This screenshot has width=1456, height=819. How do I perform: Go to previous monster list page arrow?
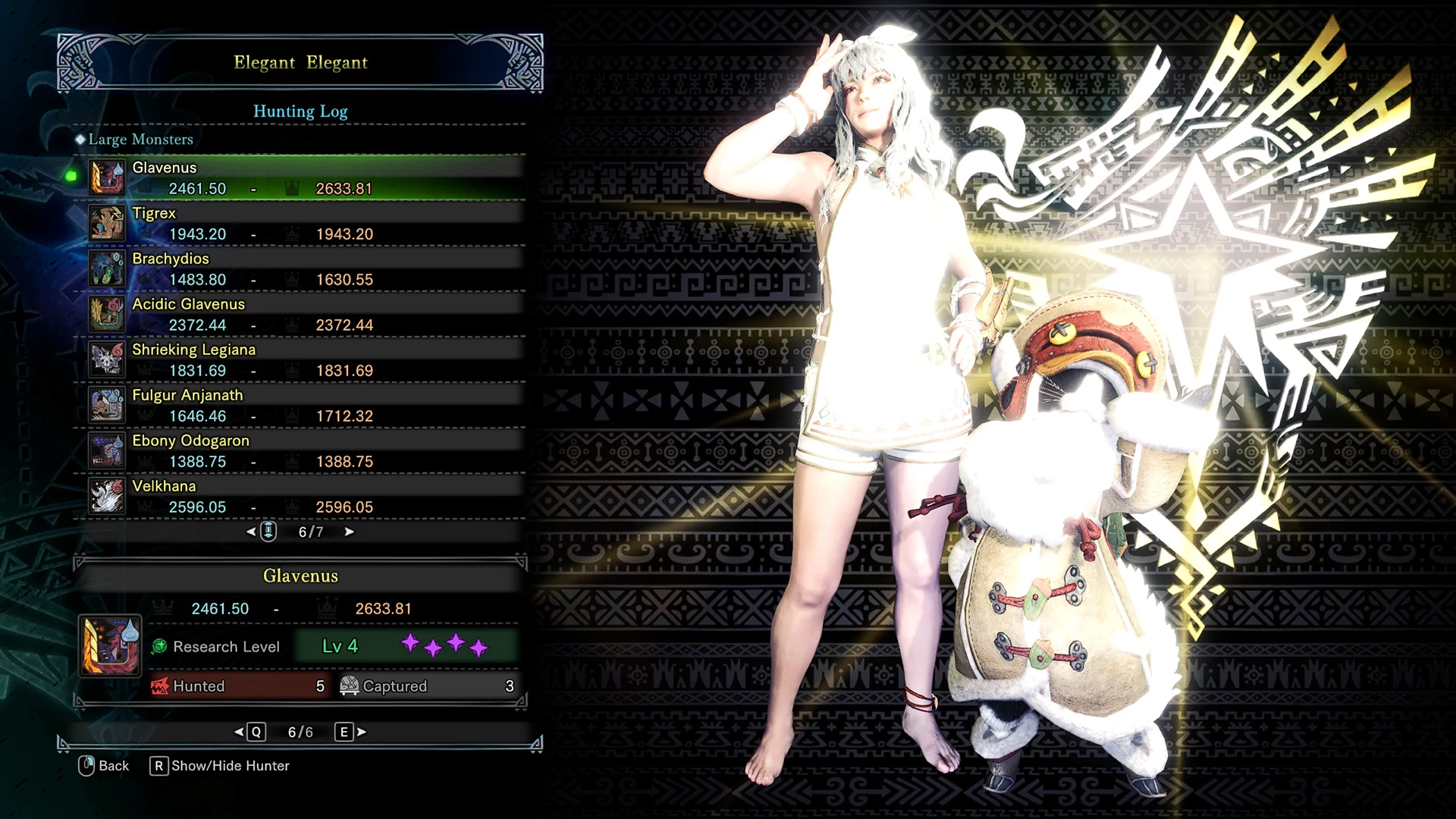pos(252,532)
